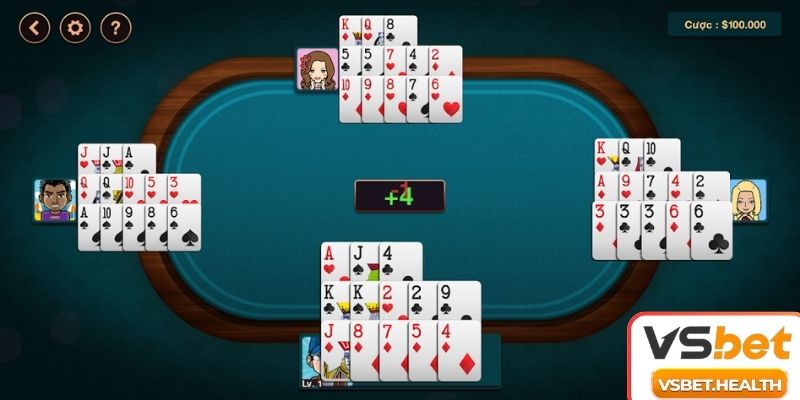
Task: Choose the bottom hand's two of hearts
Action: coord(390,298)
